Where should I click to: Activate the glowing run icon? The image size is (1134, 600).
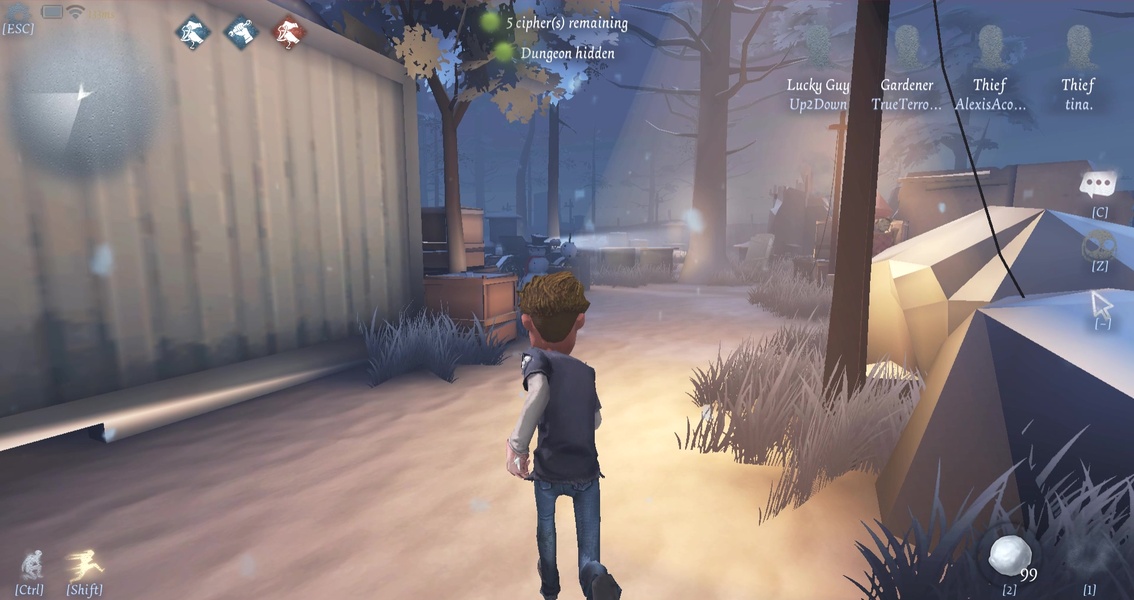pos(85,565)
